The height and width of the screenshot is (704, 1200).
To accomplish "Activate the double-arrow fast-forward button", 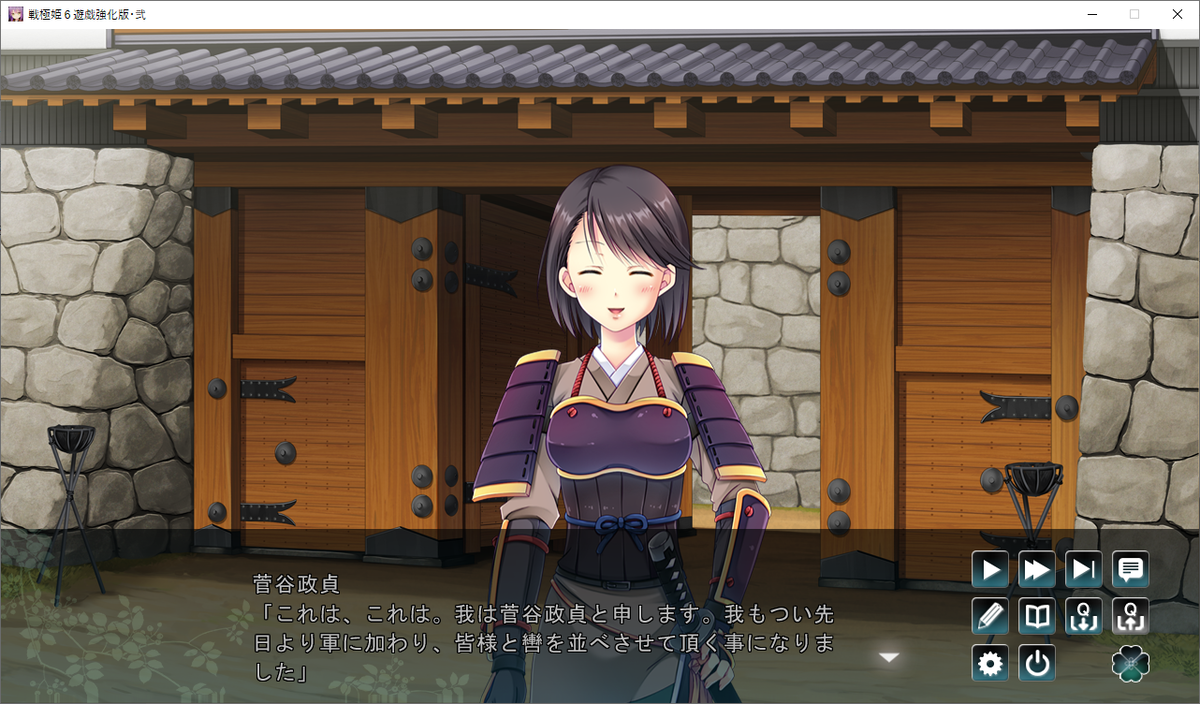I will pos(1037,570).
